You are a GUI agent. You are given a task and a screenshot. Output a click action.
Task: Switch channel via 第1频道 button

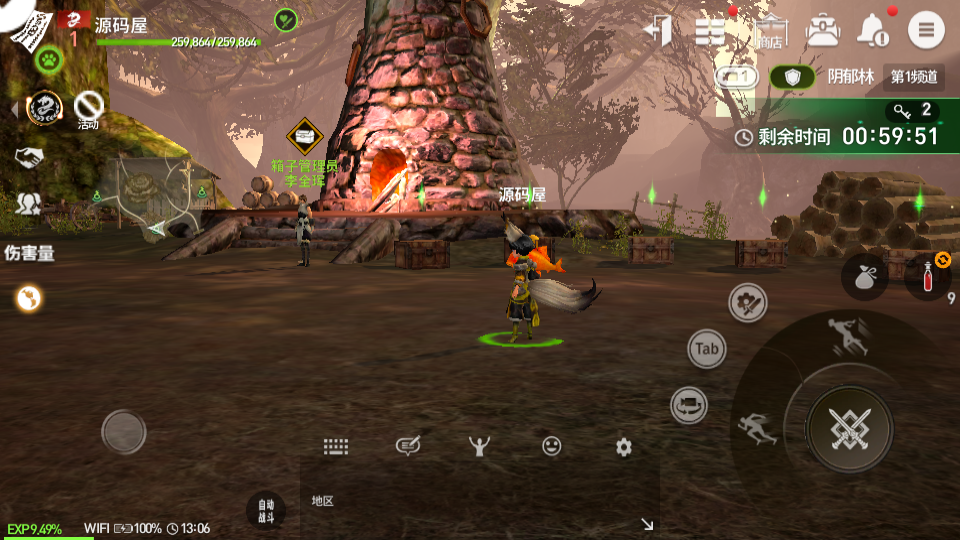(x=914, y=77)
